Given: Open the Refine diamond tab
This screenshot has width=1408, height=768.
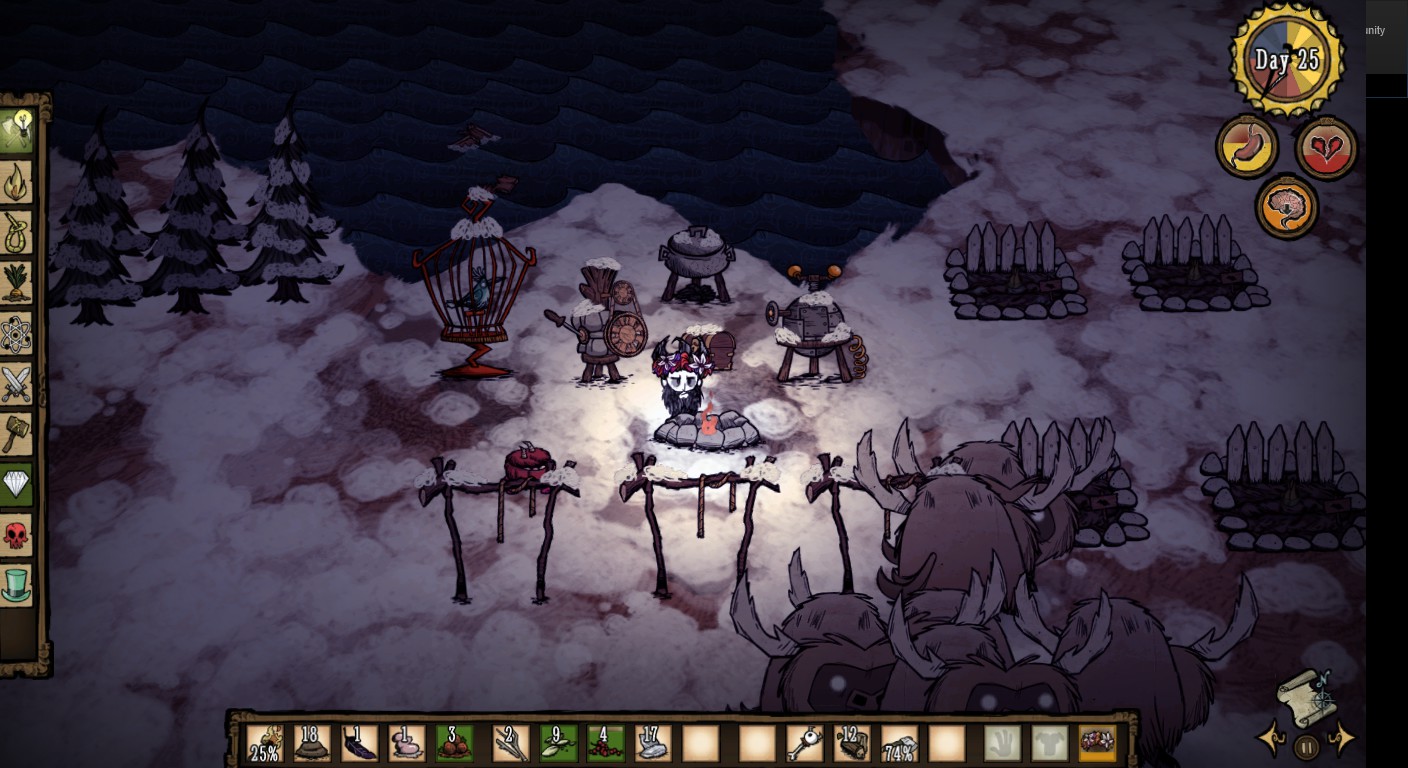Looking at the screenshot, I should (17, 485).
